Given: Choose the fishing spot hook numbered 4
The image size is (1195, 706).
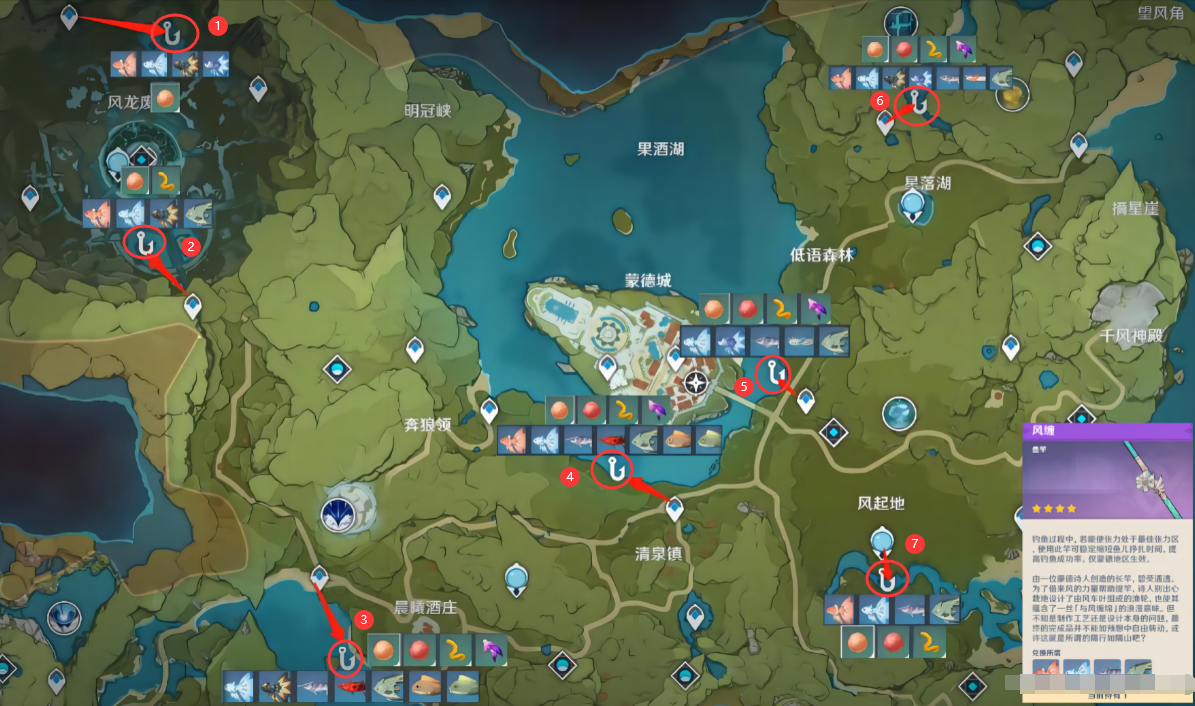Looking at the screenshot, I should 610,468.
